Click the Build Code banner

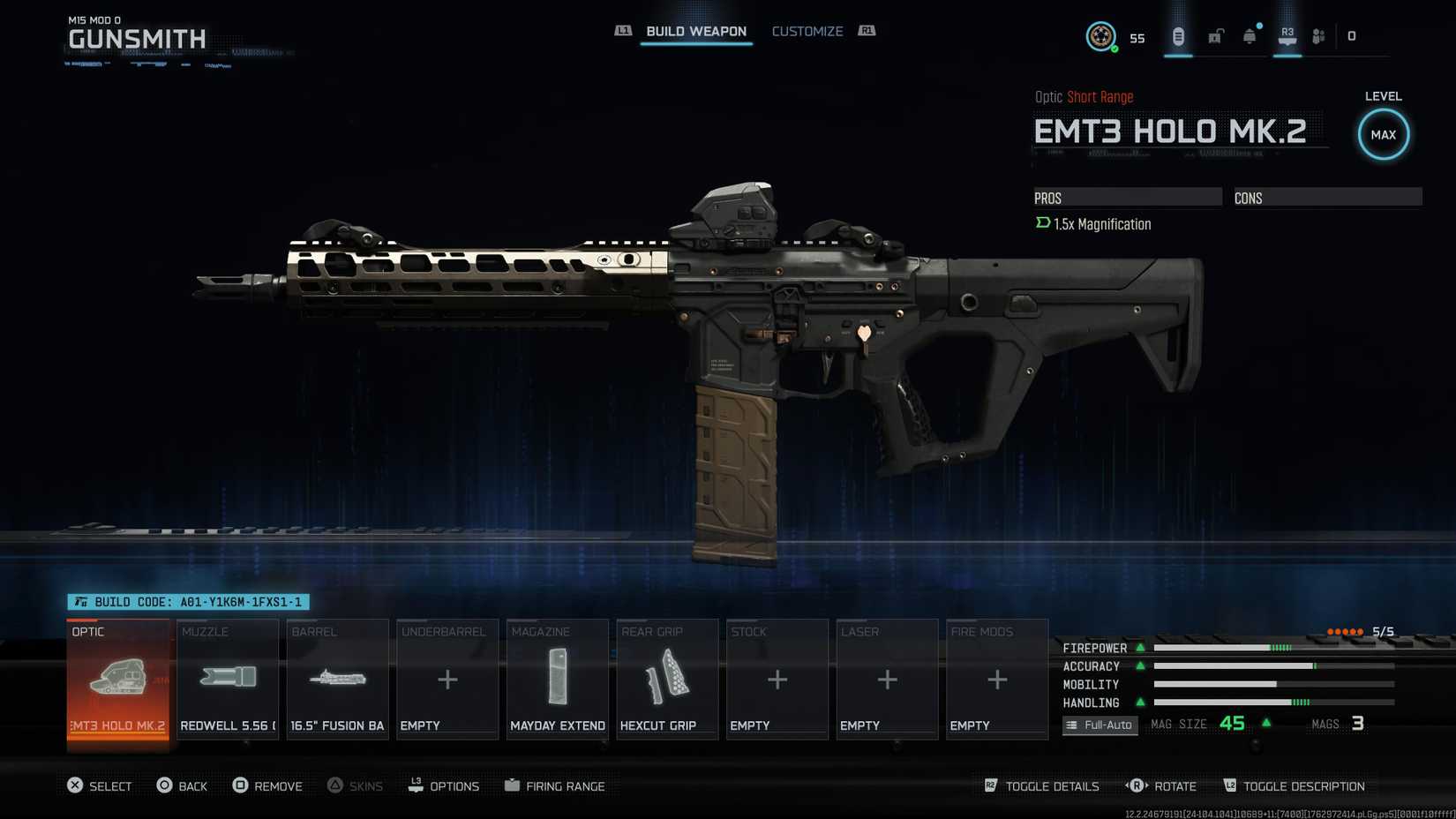(189, 602)
